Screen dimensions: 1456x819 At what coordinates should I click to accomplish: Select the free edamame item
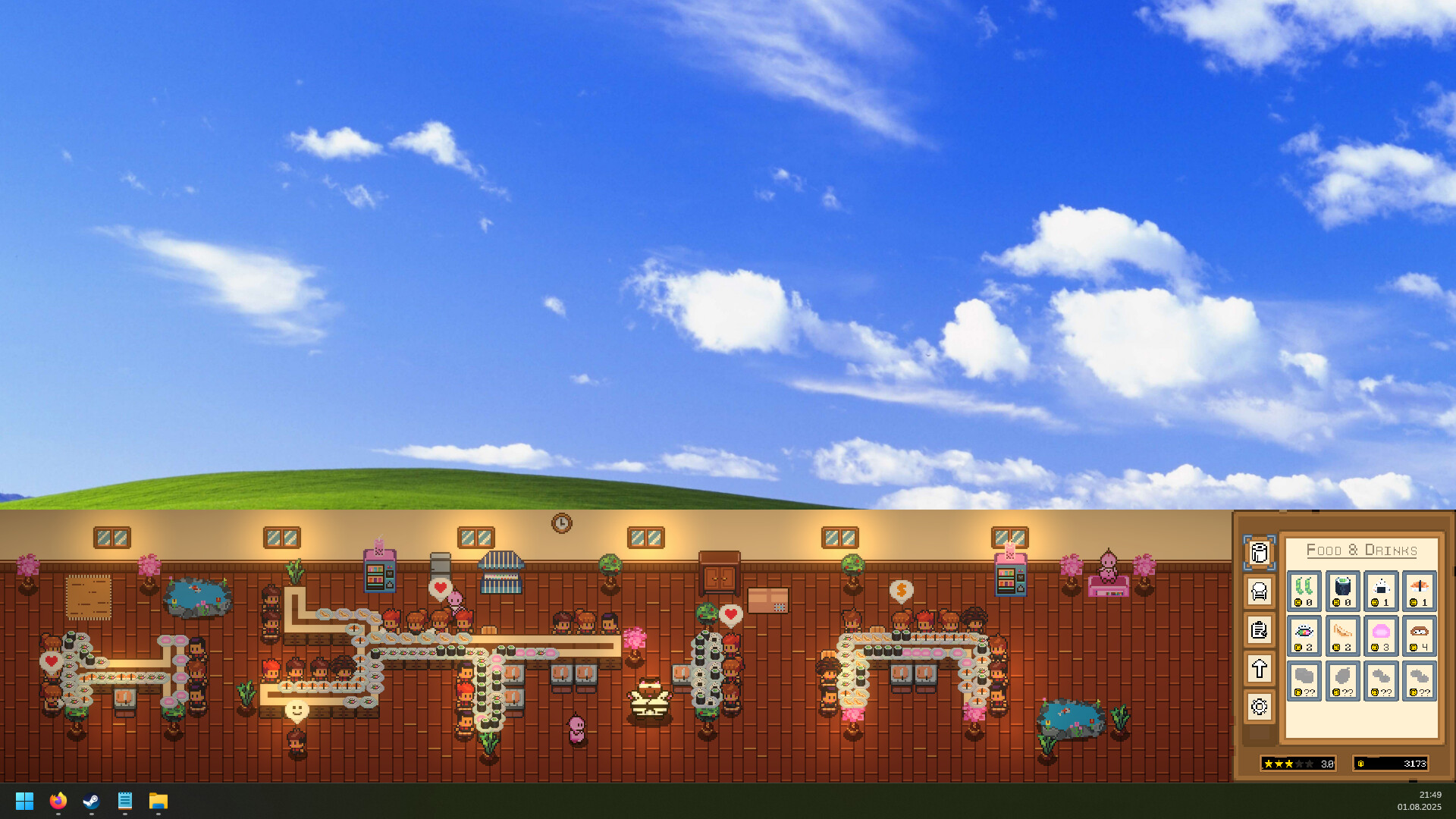(1304, 591)
